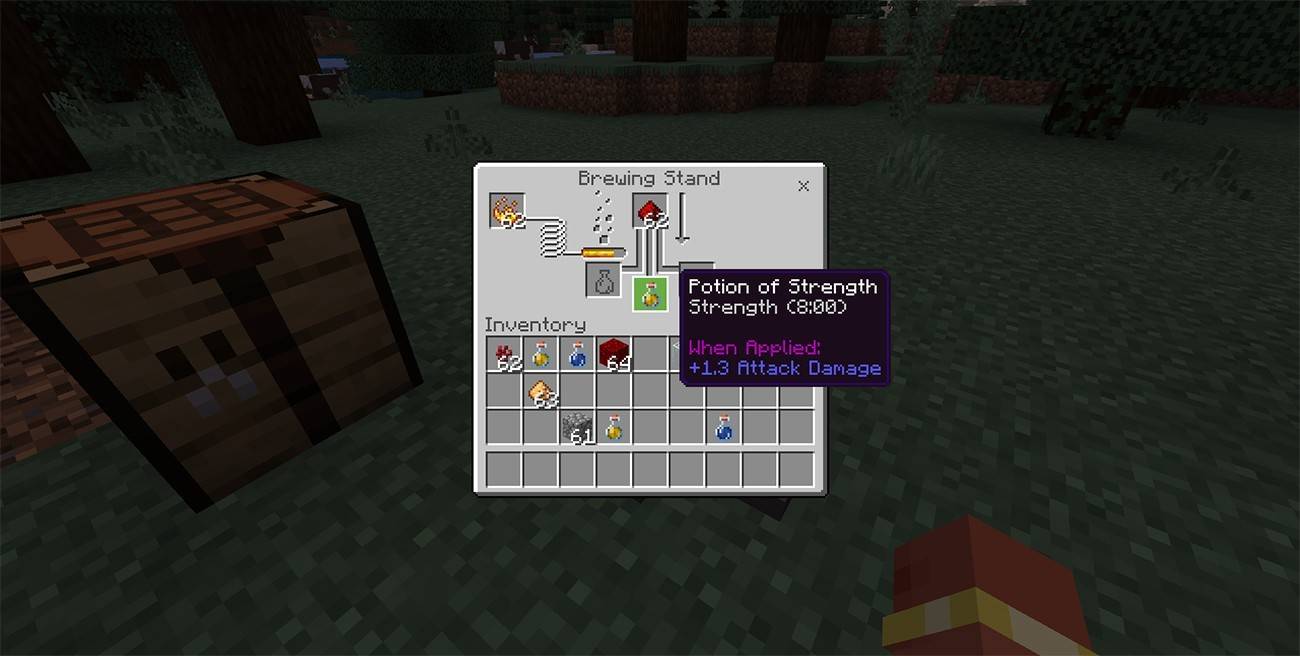The width and height of the screenshot is (1300, 656).
Task: Select the empty left bottle slot
Action: click(604, 281)
